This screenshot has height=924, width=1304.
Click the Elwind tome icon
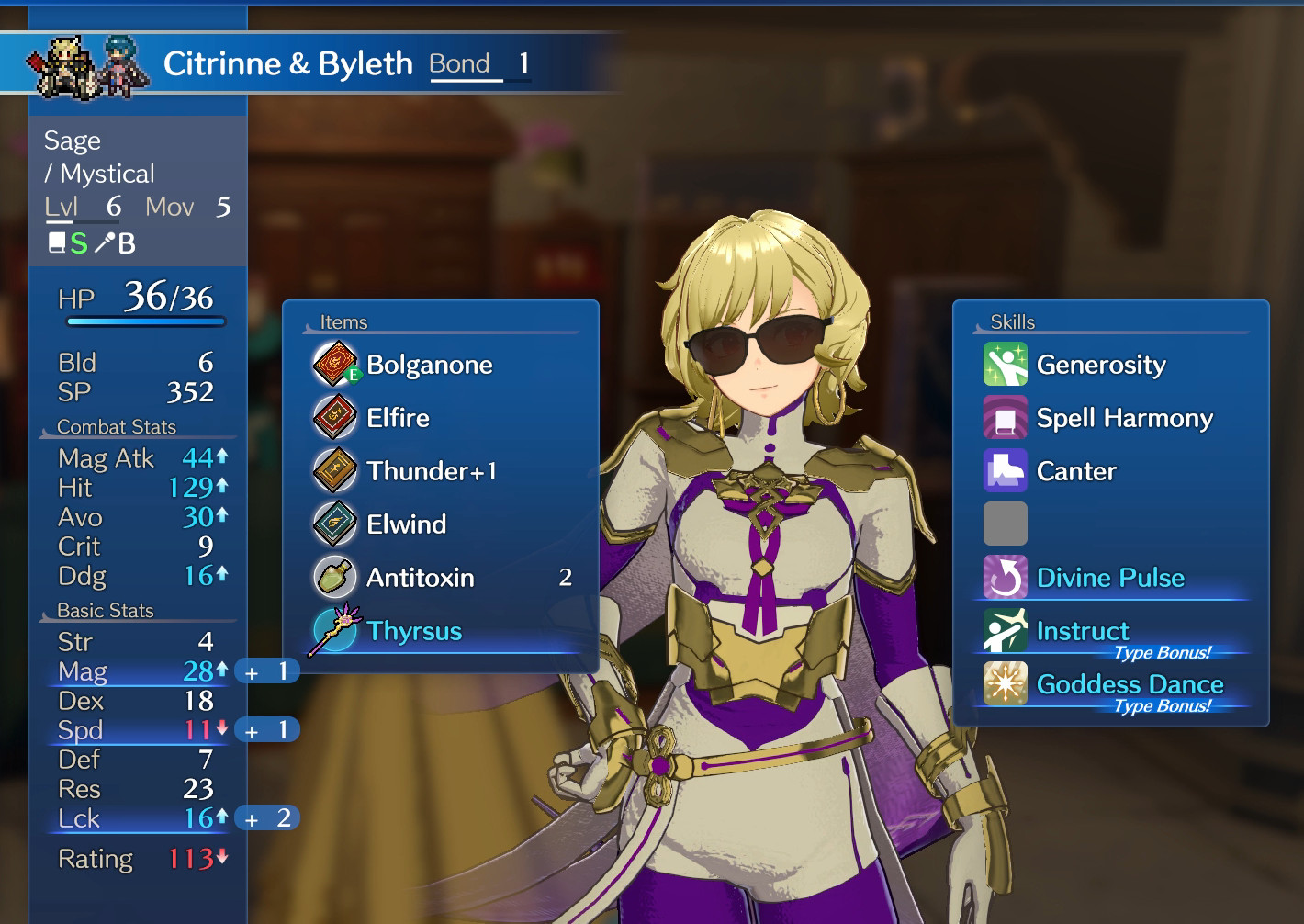pos(334,524)
